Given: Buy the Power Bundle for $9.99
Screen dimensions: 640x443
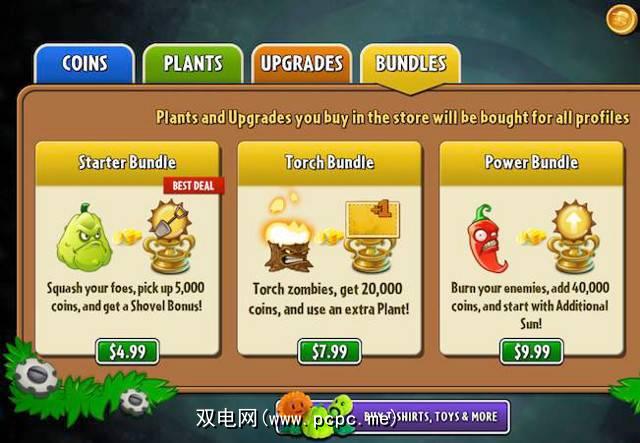Looking at the screenshot, I should 530,351.
